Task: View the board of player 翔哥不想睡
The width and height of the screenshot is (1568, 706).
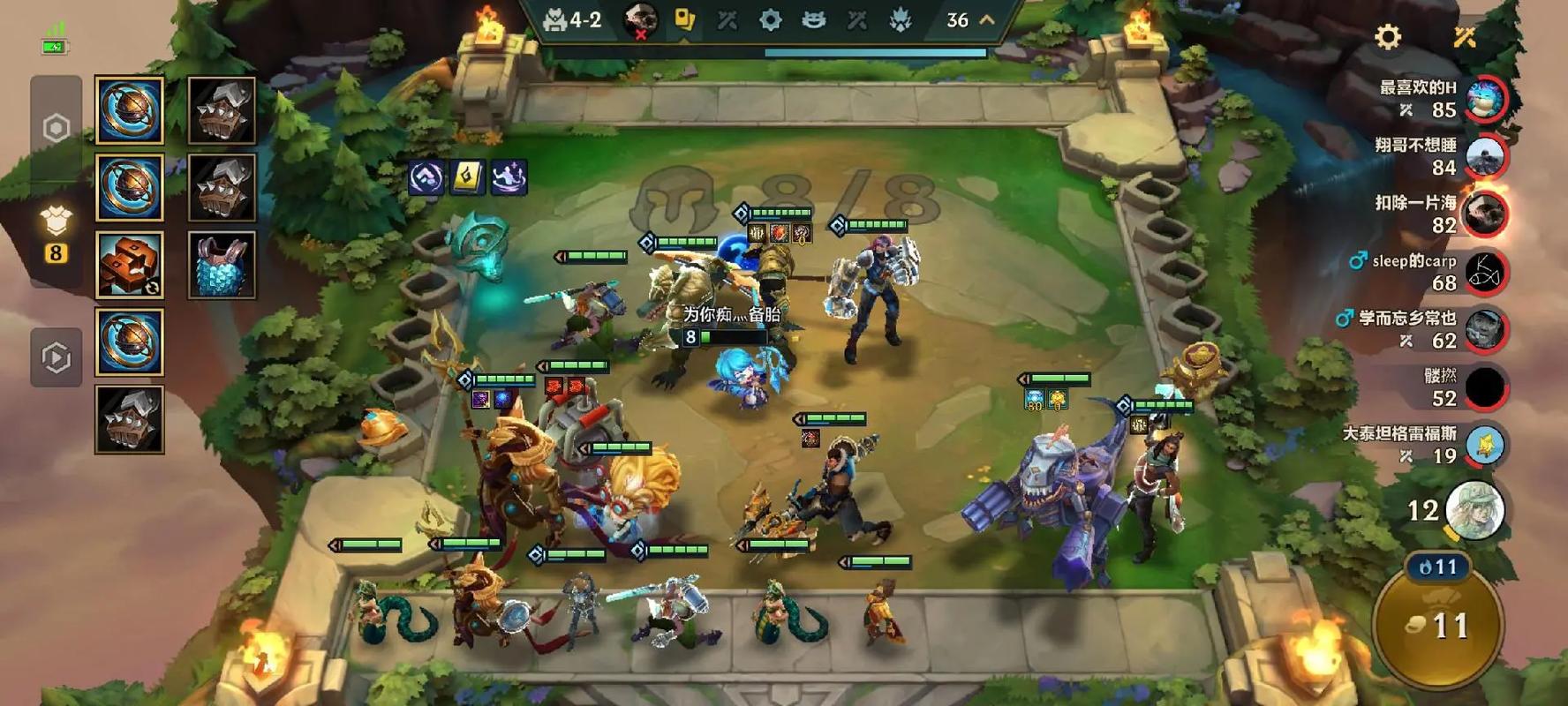Action: [1485, 156]
